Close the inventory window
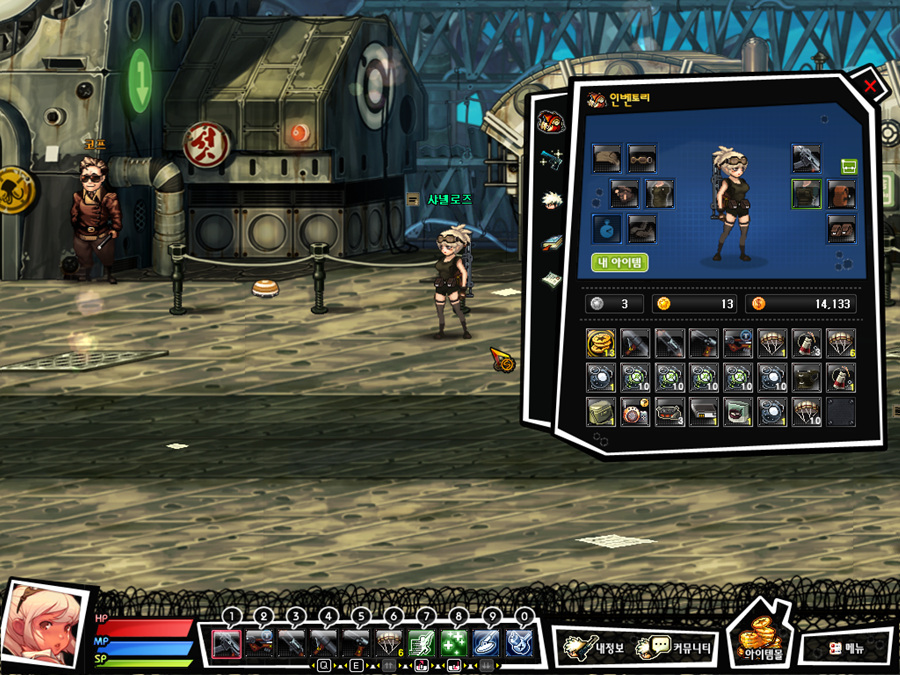 [x=870, y=87]
